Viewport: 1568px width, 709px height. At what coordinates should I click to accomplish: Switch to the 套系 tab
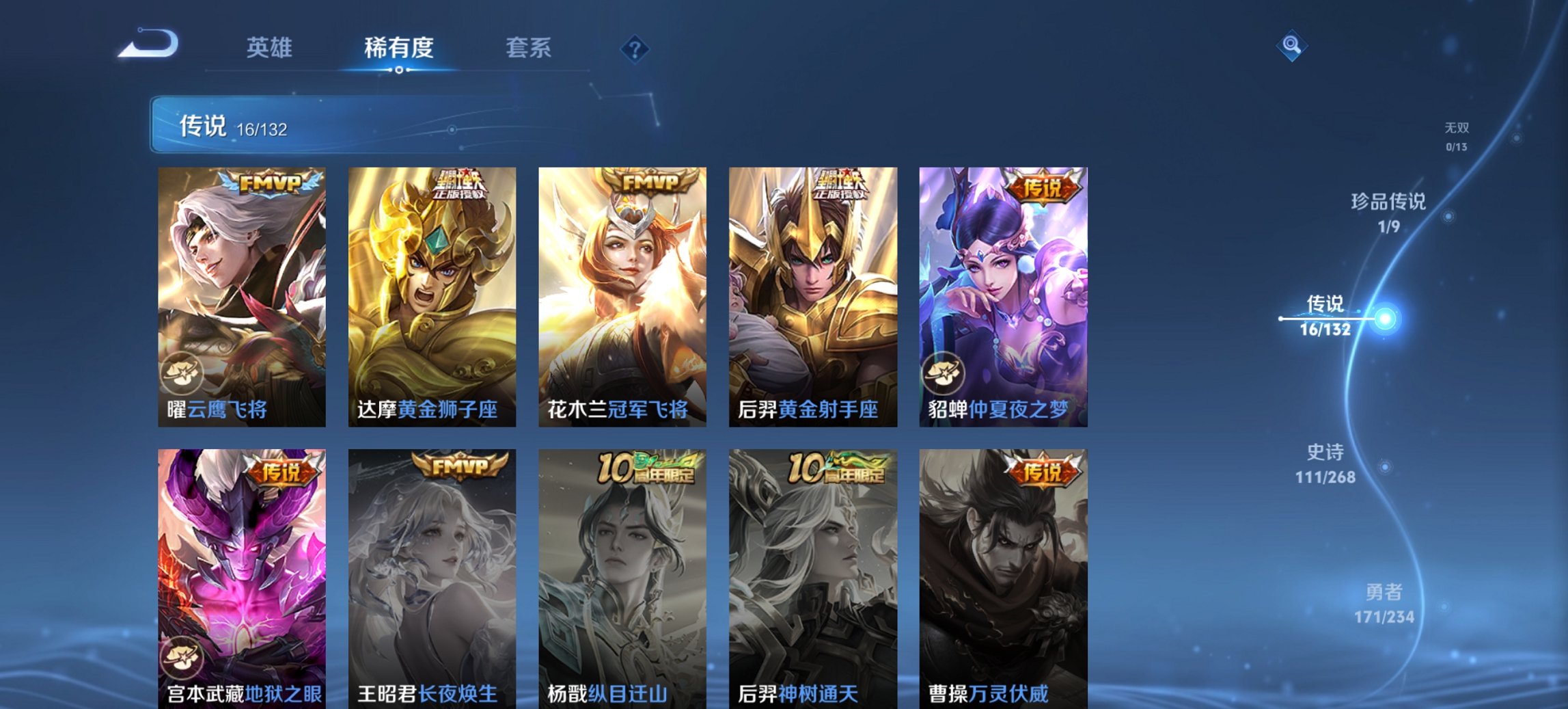pyautogui.click(x=529, y=48)
